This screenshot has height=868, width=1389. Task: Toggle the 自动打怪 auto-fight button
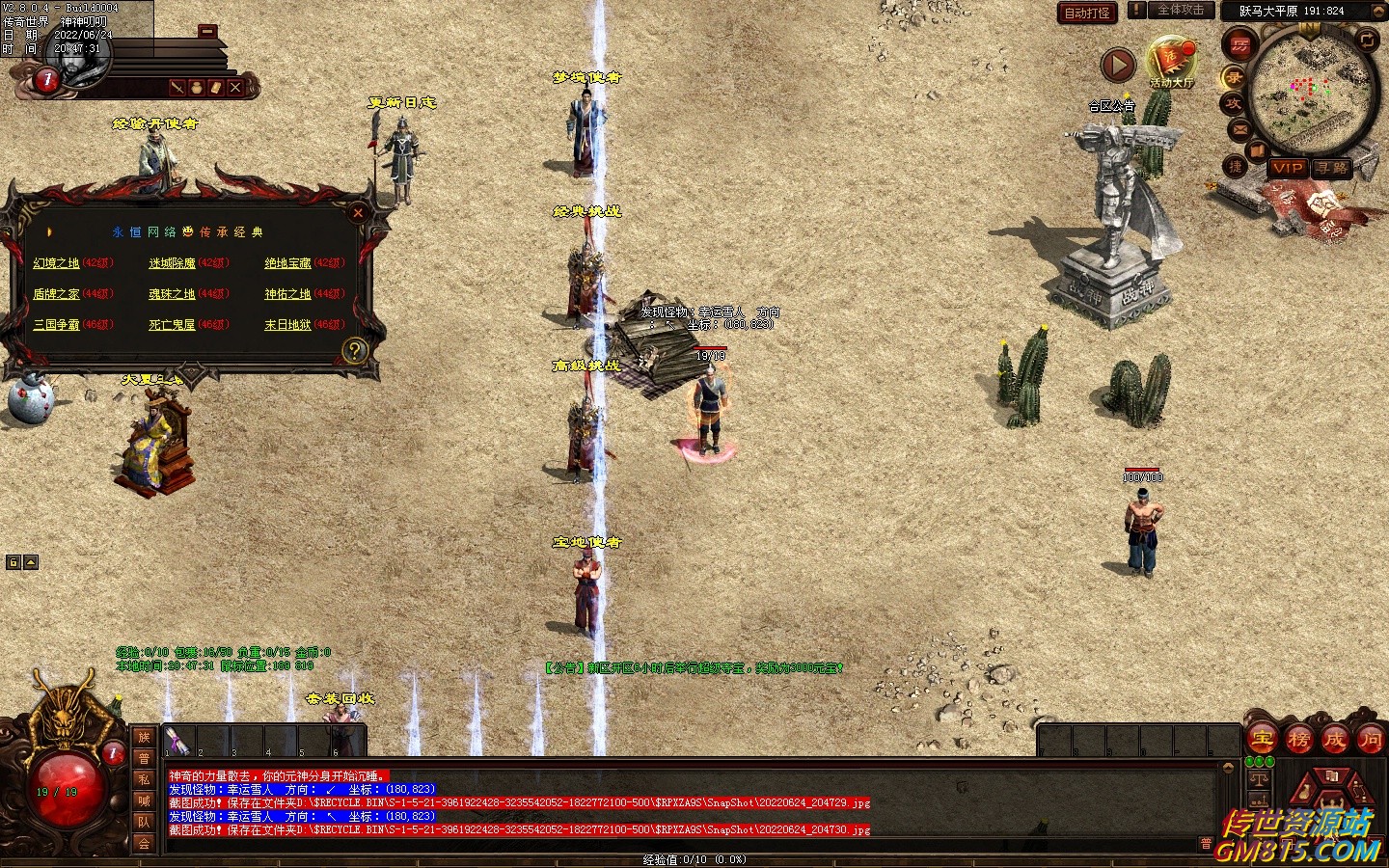pos(1087,13)
